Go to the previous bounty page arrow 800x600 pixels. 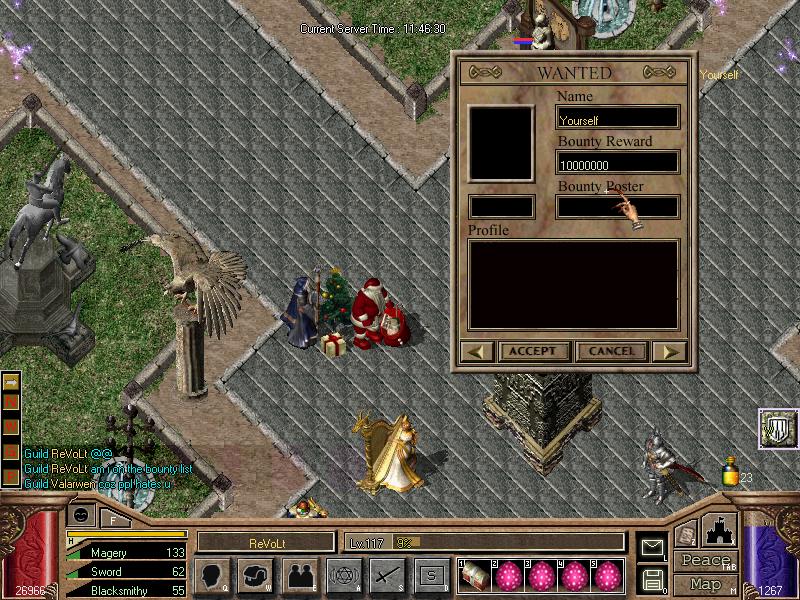coord(477,351)
